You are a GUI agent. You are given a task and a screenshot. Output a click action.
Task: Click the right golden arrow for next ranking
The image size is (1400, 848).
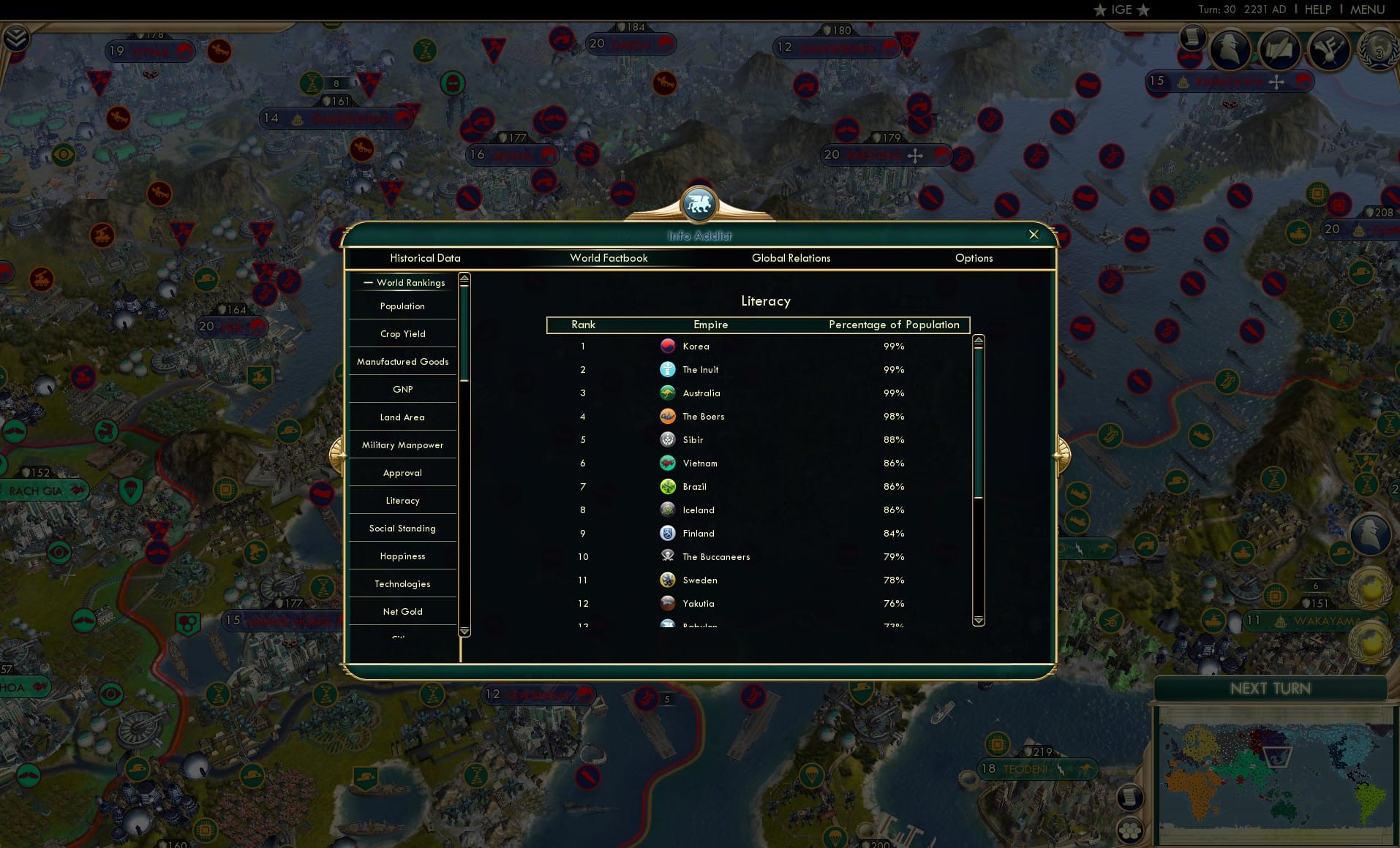pos(1062,453)
